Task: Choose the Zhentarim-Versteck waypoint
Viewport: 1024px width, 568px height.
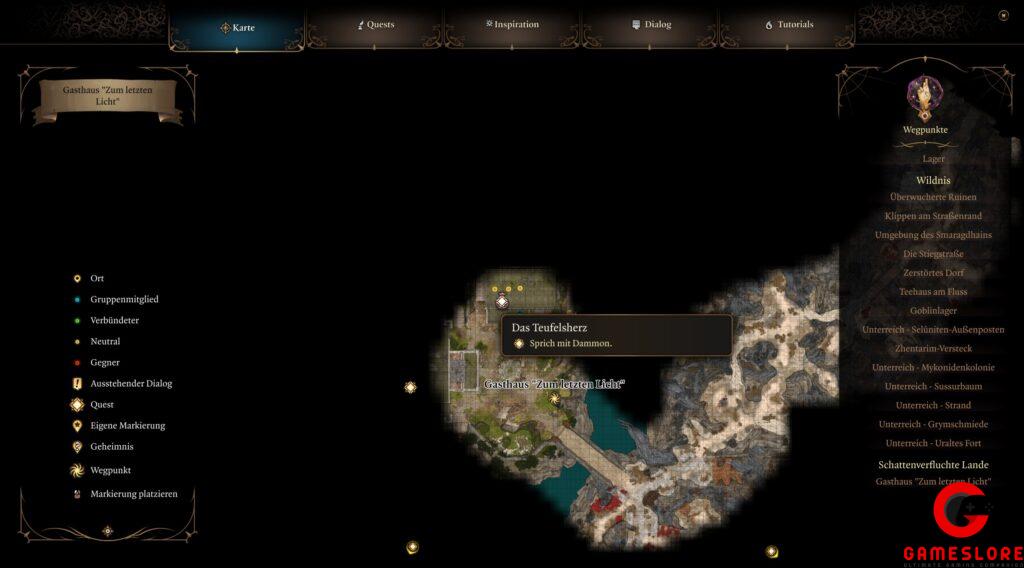Action: [933, 349]
